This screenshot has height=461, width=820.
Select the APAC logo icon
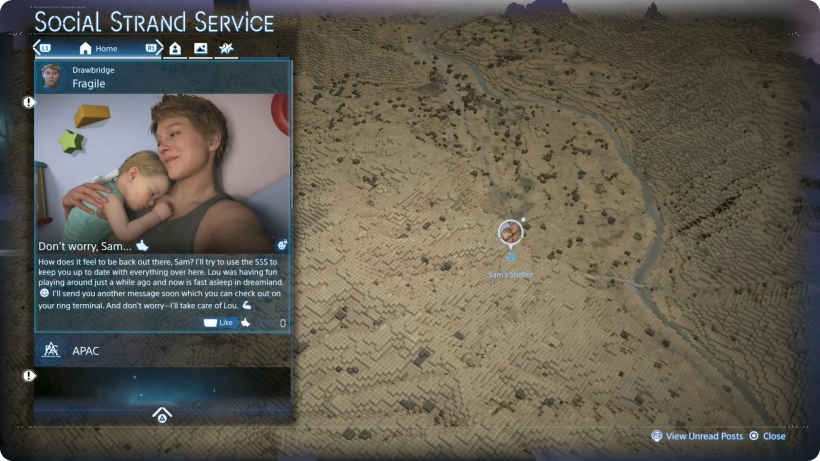[x=51, y=350]
